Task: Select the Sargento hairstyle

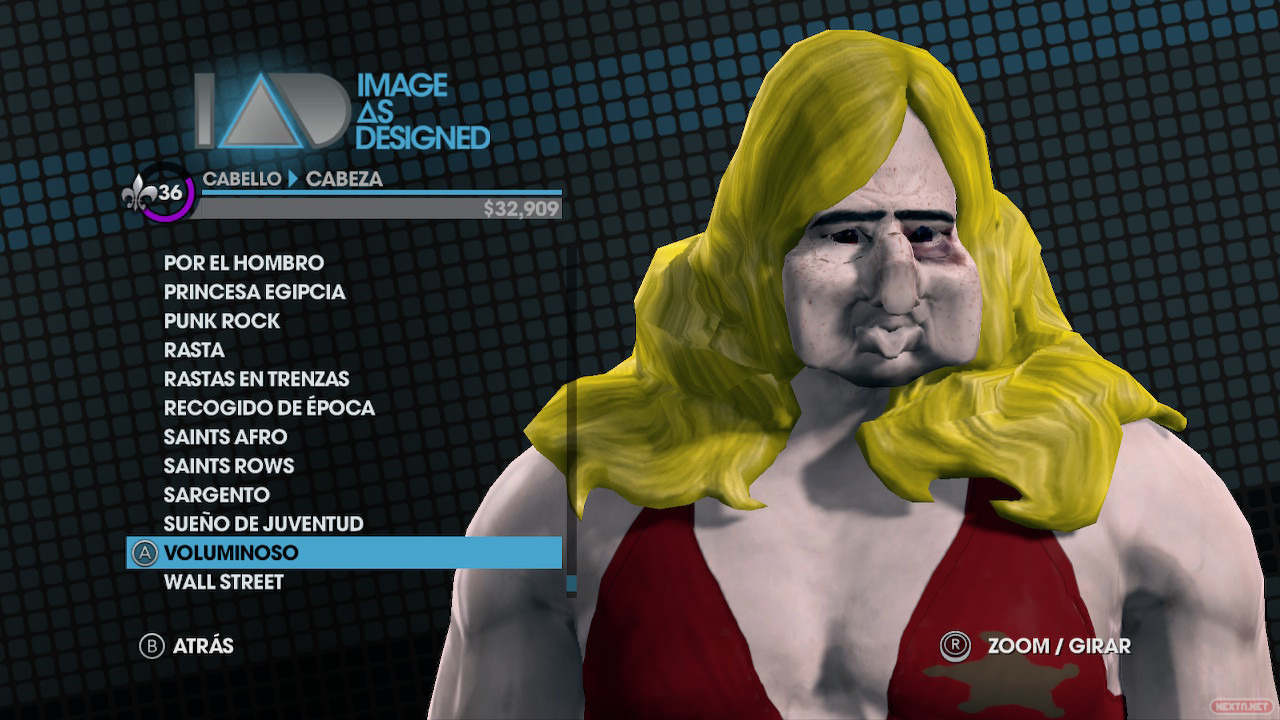Action: pos(216,495)
